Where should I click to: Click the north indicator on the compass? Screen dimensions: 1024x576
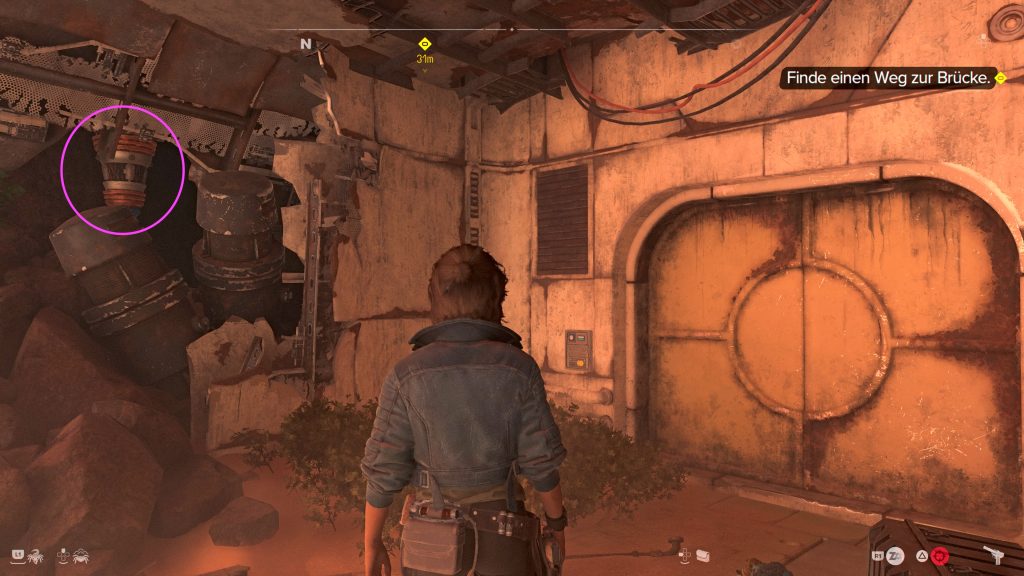coord(306,44)
